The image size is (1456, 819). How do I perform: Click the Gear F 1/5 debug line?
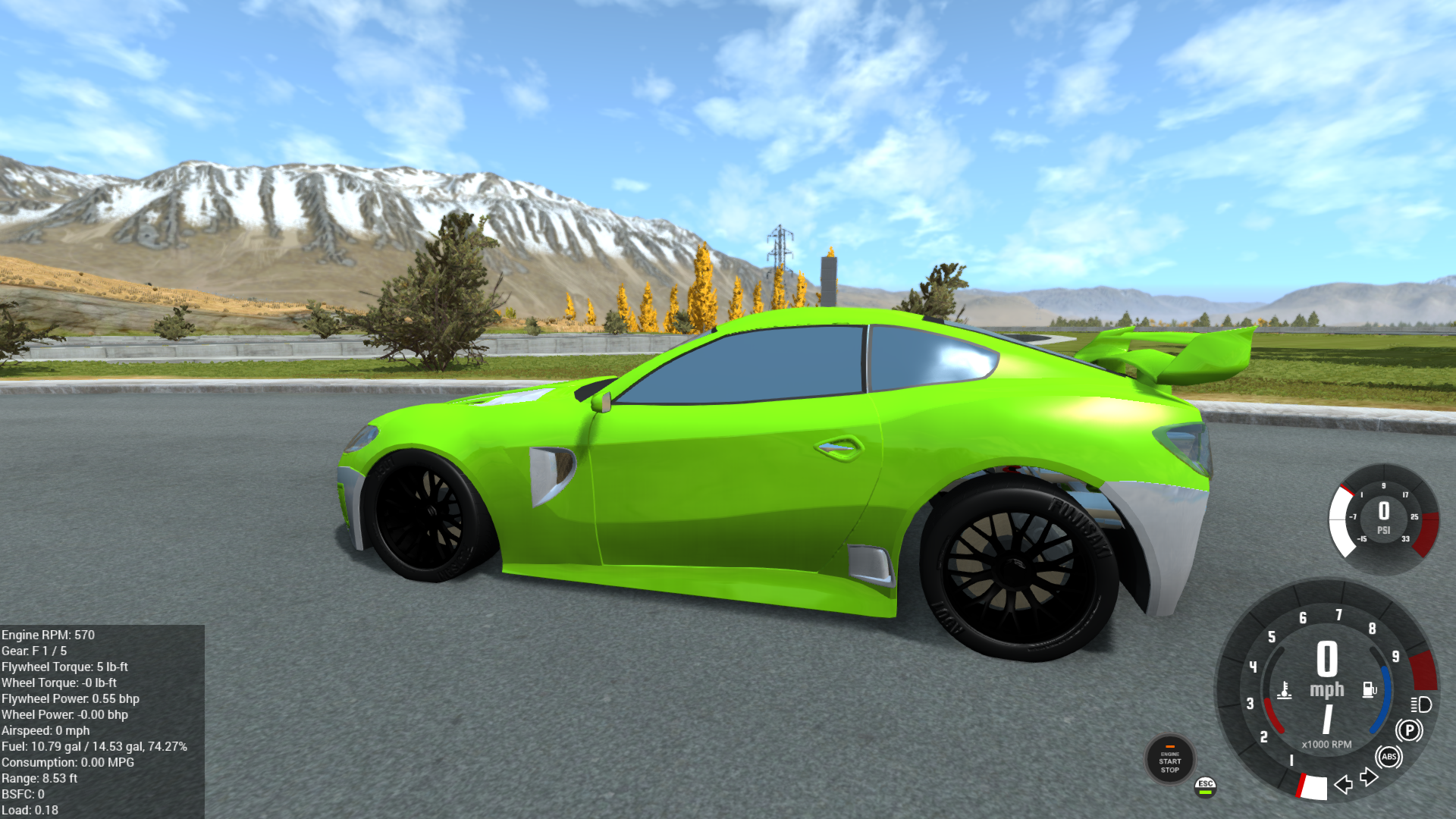(34, 651)
